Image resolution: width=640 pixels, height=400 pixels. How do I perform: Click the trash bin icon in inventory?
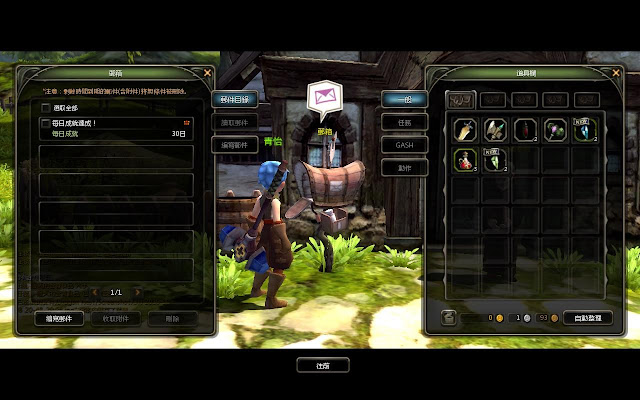(x=449, y=318)
